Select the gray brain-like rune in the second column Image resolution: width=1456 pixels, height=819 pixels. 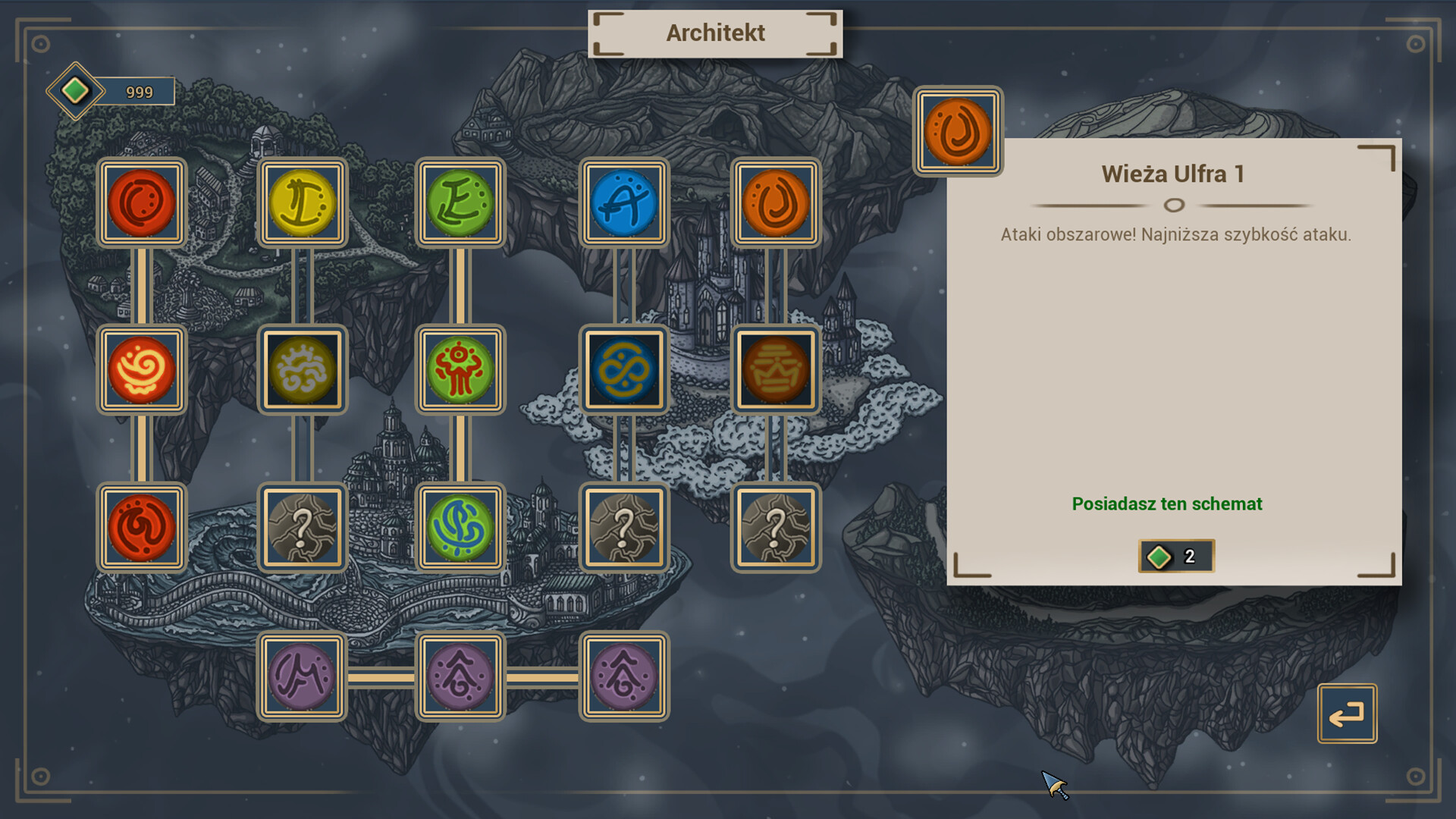click(x=301, y=372)
